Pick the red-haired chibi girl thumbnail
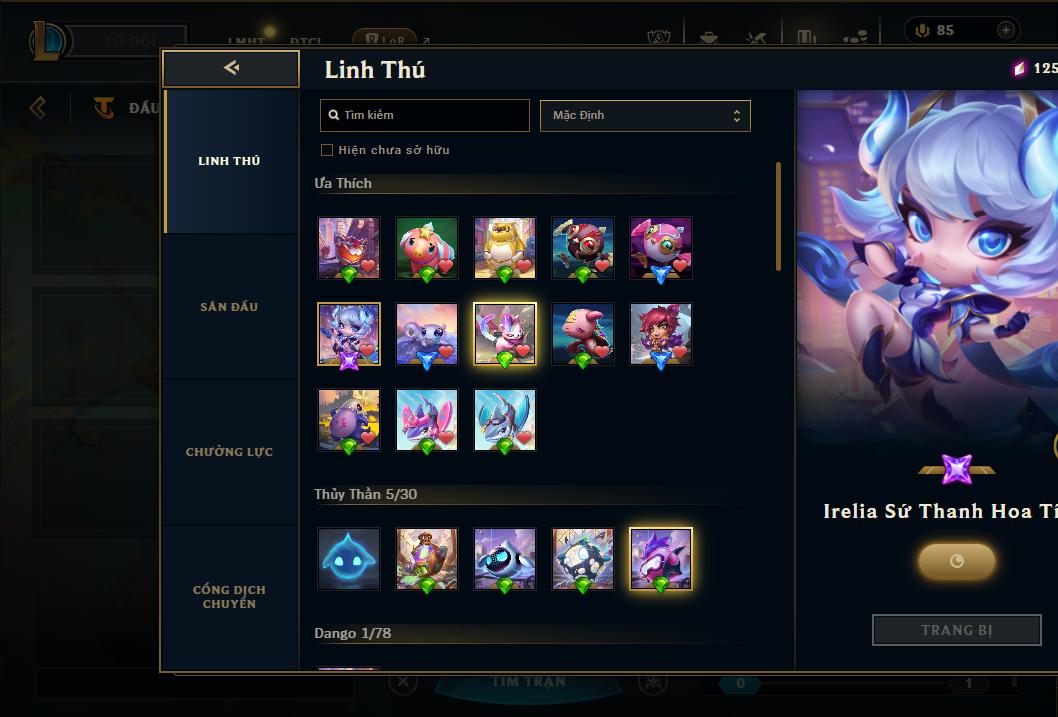The height and width of the screenshot is (717, 1058). pos(661,334)
